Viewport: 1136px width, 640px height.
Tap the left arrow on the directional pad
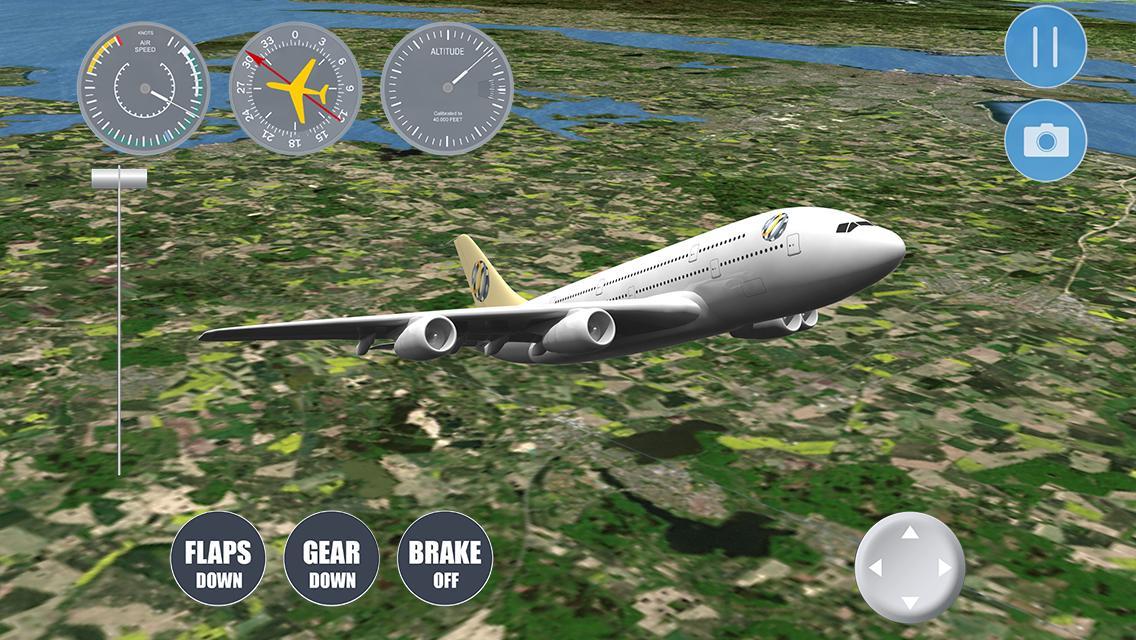876,568
